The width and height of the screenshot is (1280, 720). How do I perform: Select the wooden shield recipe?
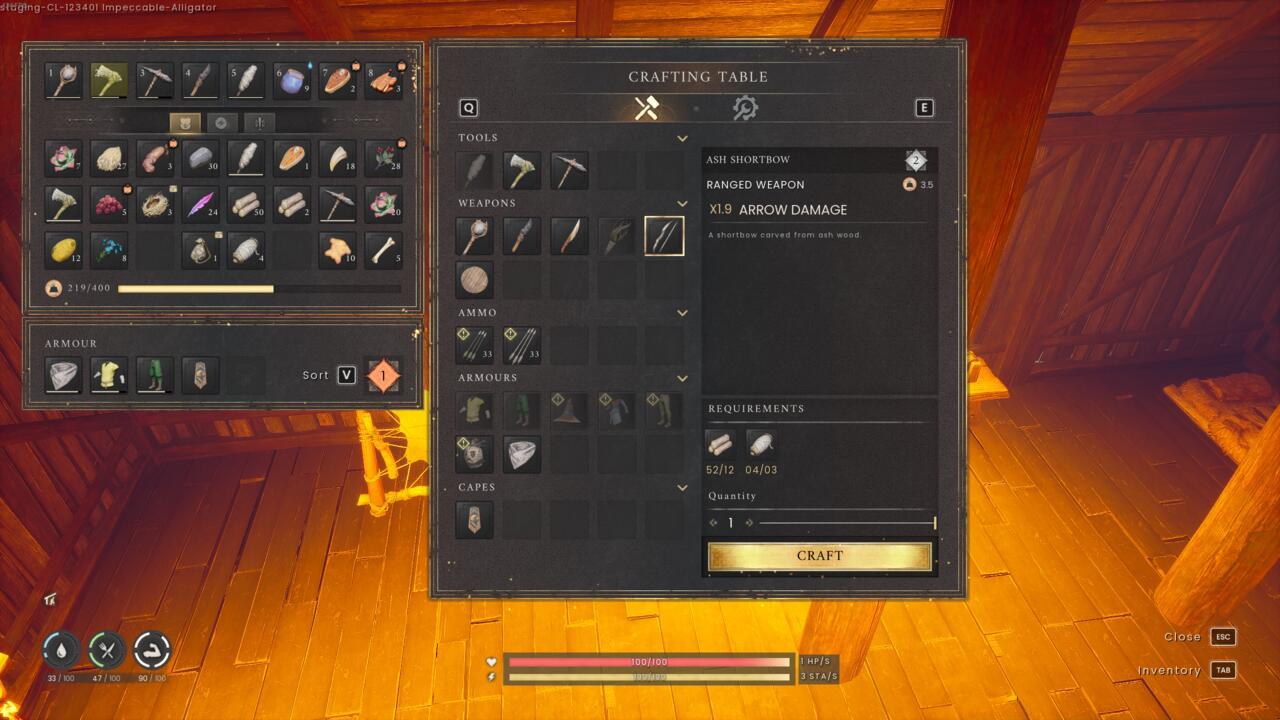474,279
